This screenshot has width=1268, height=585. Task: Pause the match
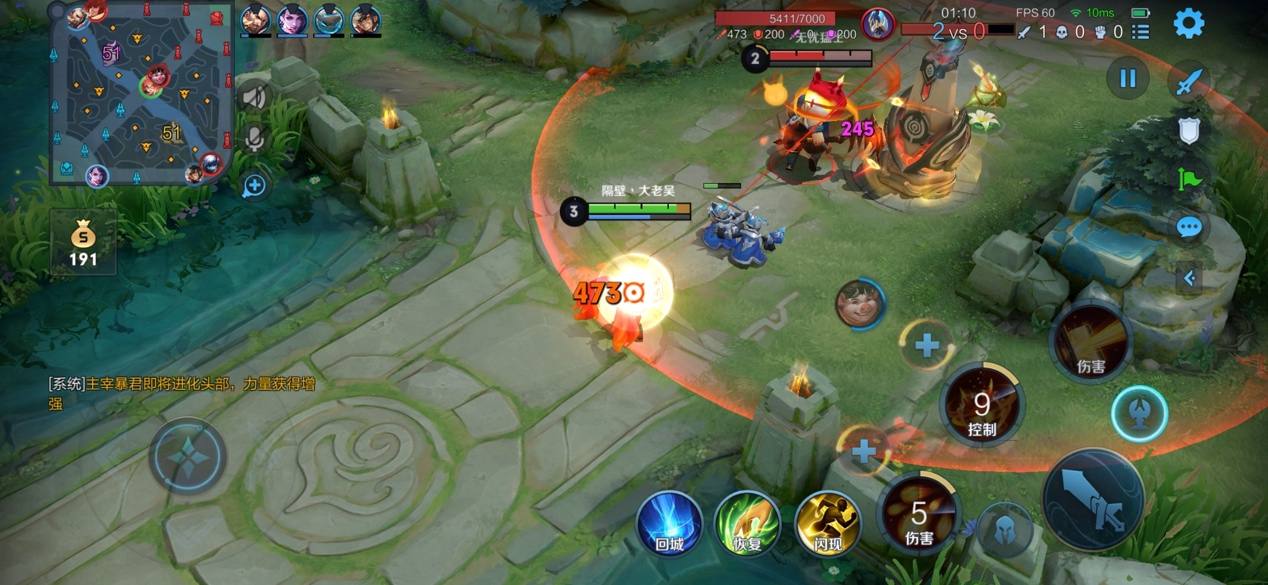point(1128,78)
